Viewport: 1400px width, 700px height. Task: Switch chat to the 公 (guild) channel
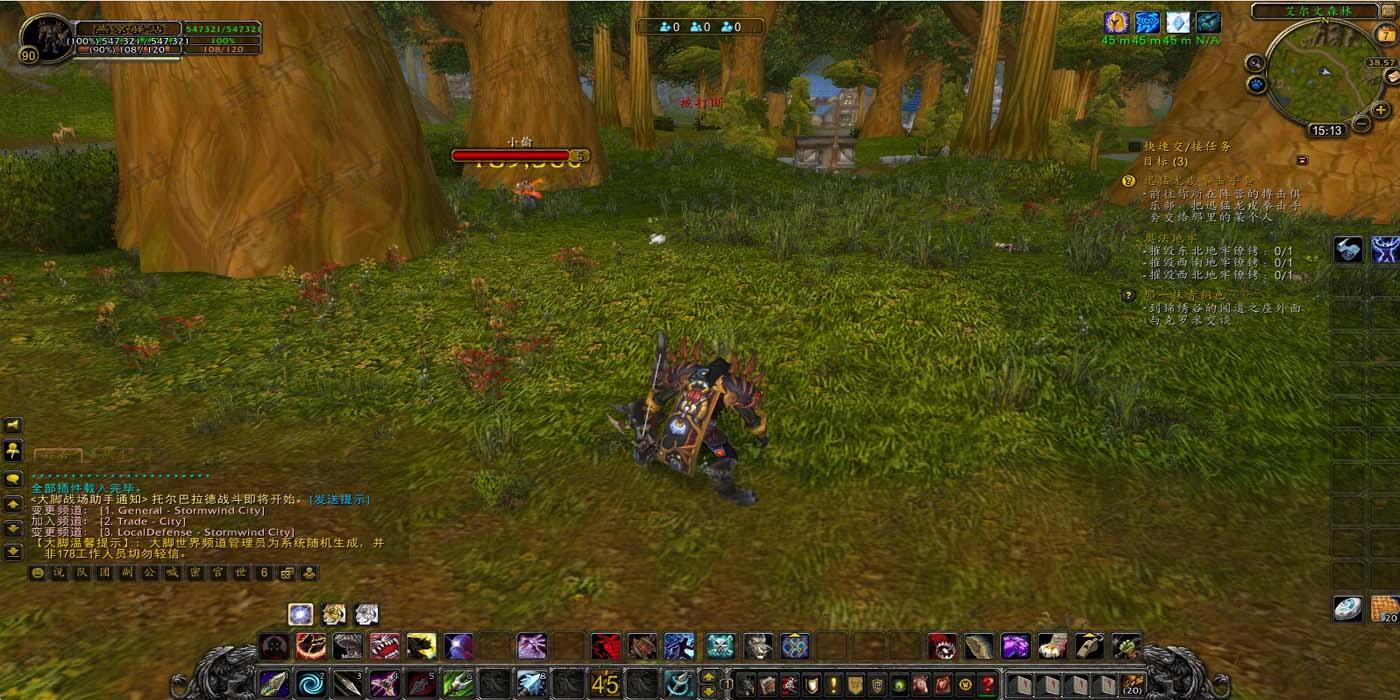[148, 573]
